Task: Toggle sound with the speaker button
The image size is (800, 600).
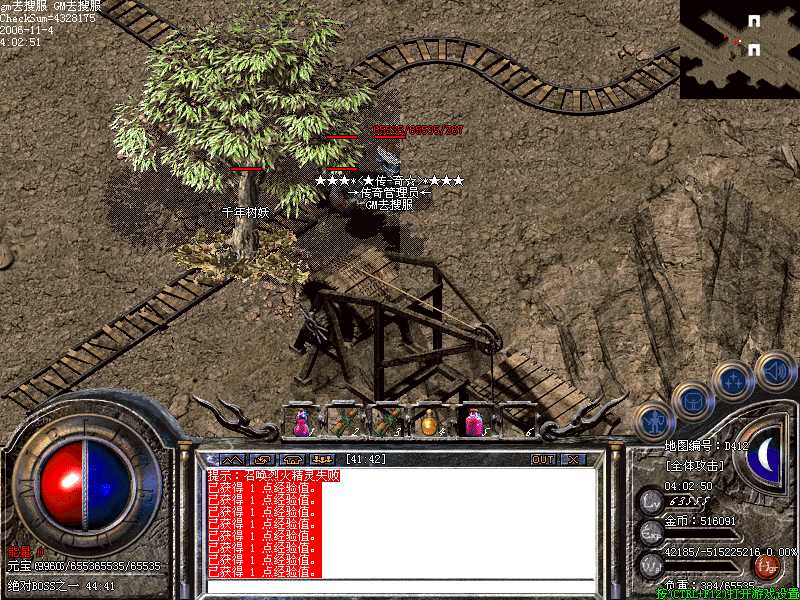Action: (x=773, y=369)
